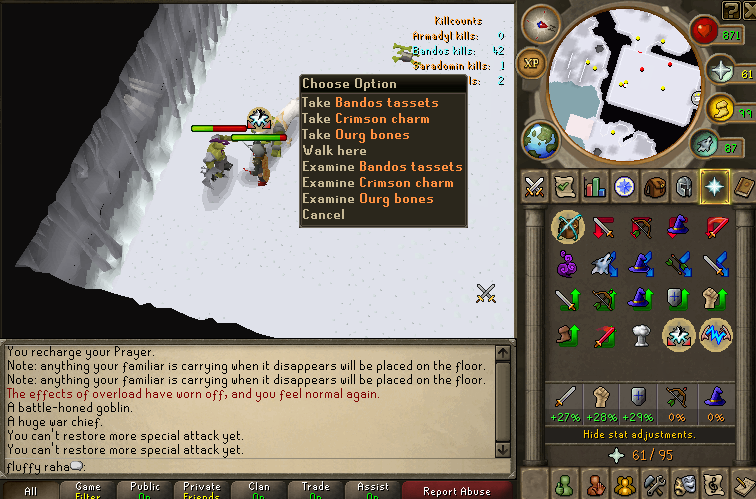Toggle run with the boot orb
756x499 pixels.
[721, 108]
